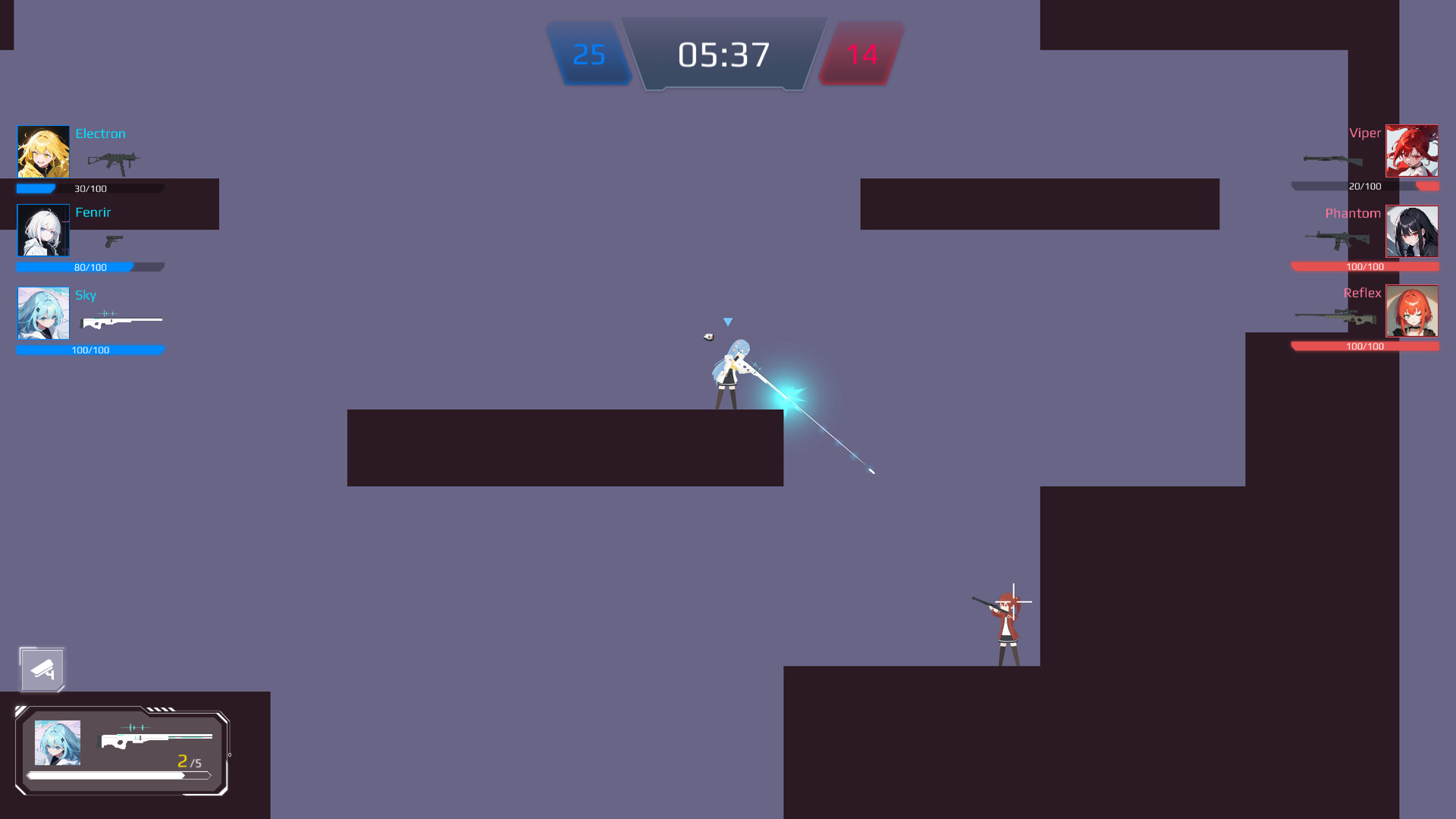The image size is (1456, 819).
Task: Click the spectator camera icon showing 4
Action: [x=42, y=670]
